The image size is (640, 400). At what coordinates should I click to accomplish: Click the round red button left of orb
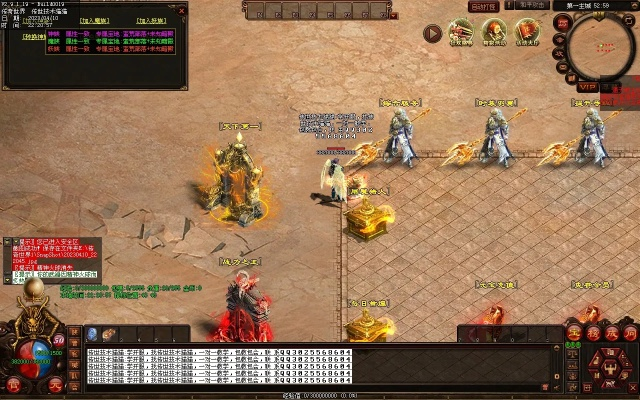pos(13,384)
